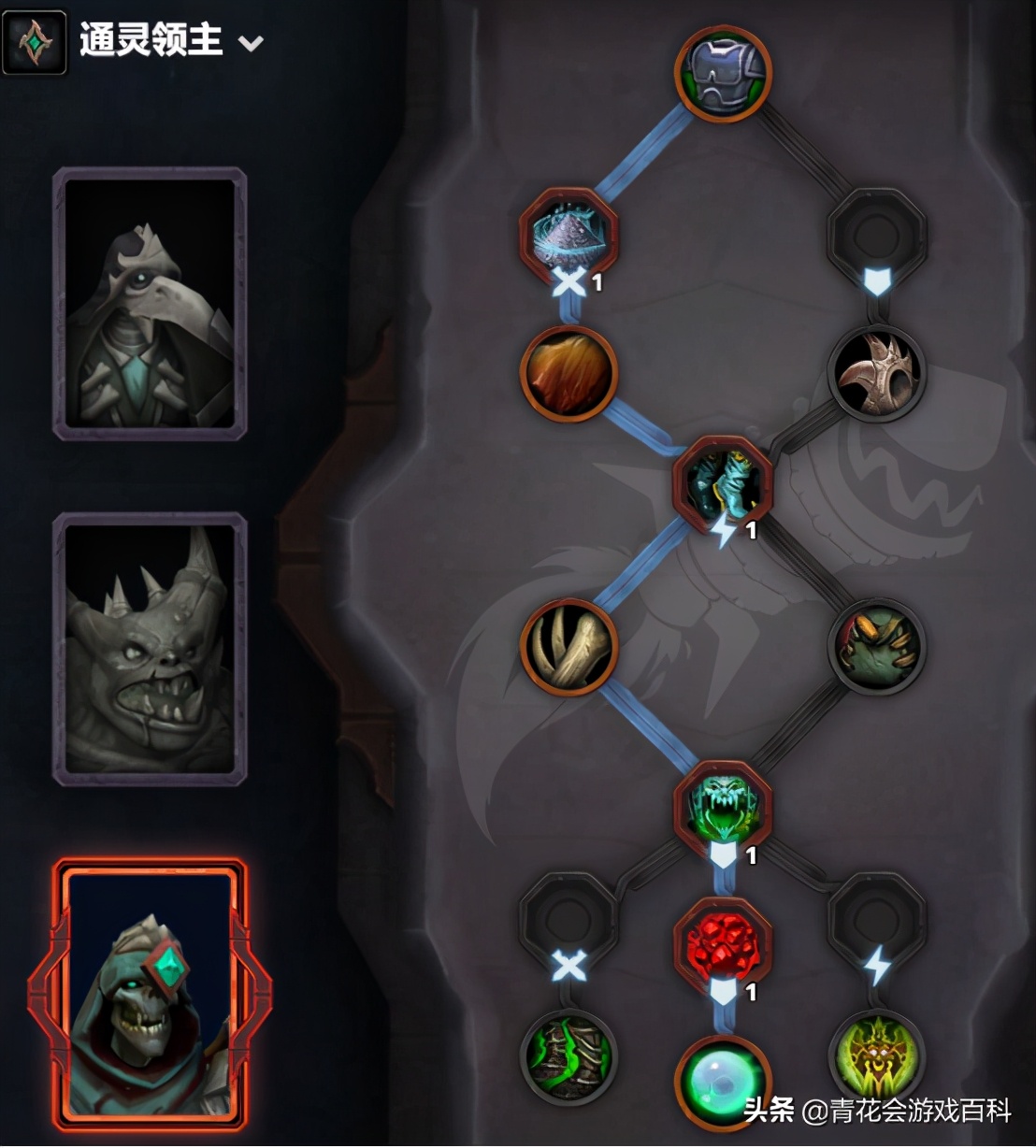1036x1148 pixels.
Task: Pick the orange fur talent node
Action: pyautogui.click(x=568, y=372)
